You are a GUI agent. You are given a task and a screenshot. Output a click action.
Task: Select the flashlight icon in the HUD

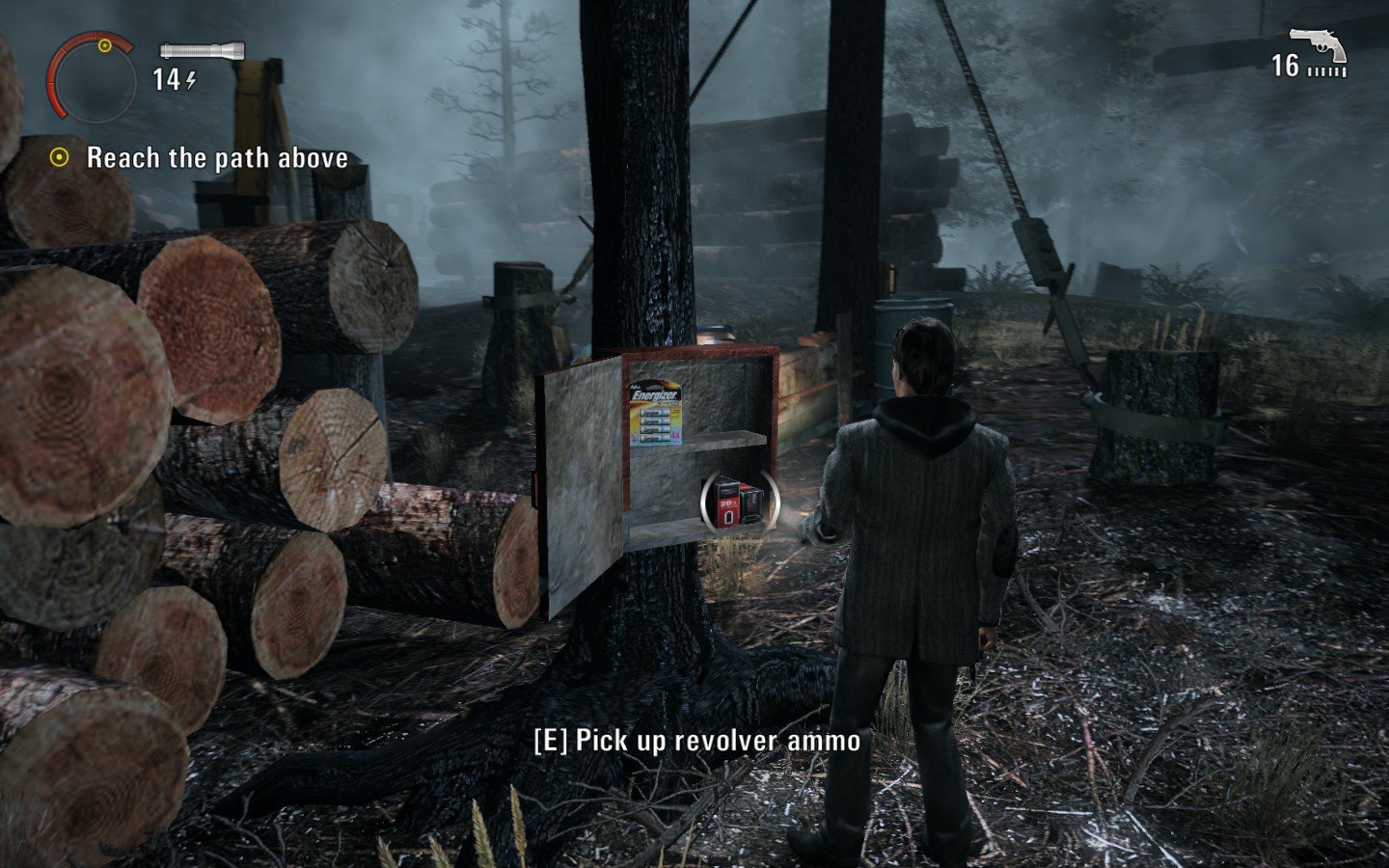click(202, 51)
